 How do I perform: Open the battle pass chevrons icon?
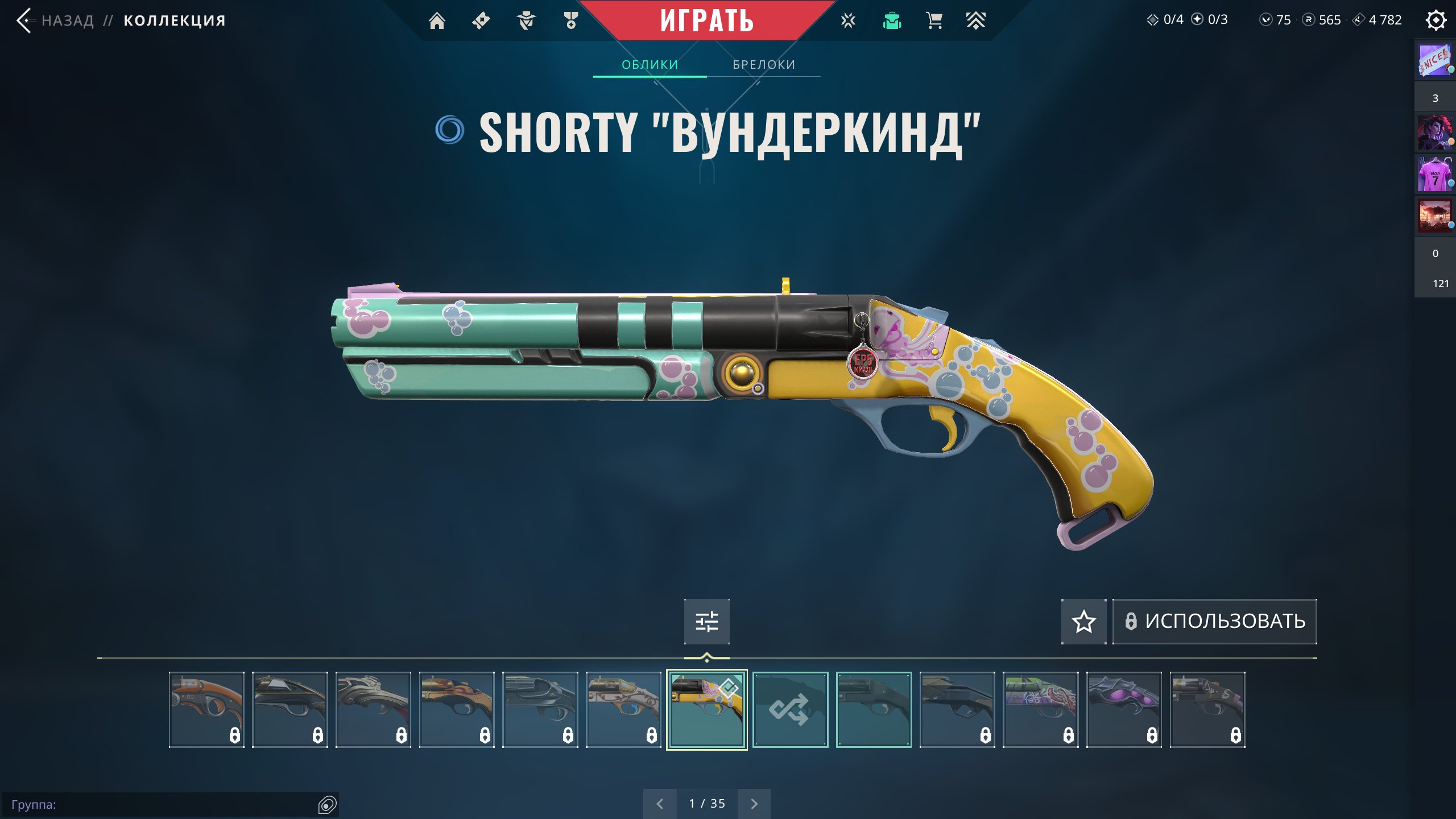975,21
